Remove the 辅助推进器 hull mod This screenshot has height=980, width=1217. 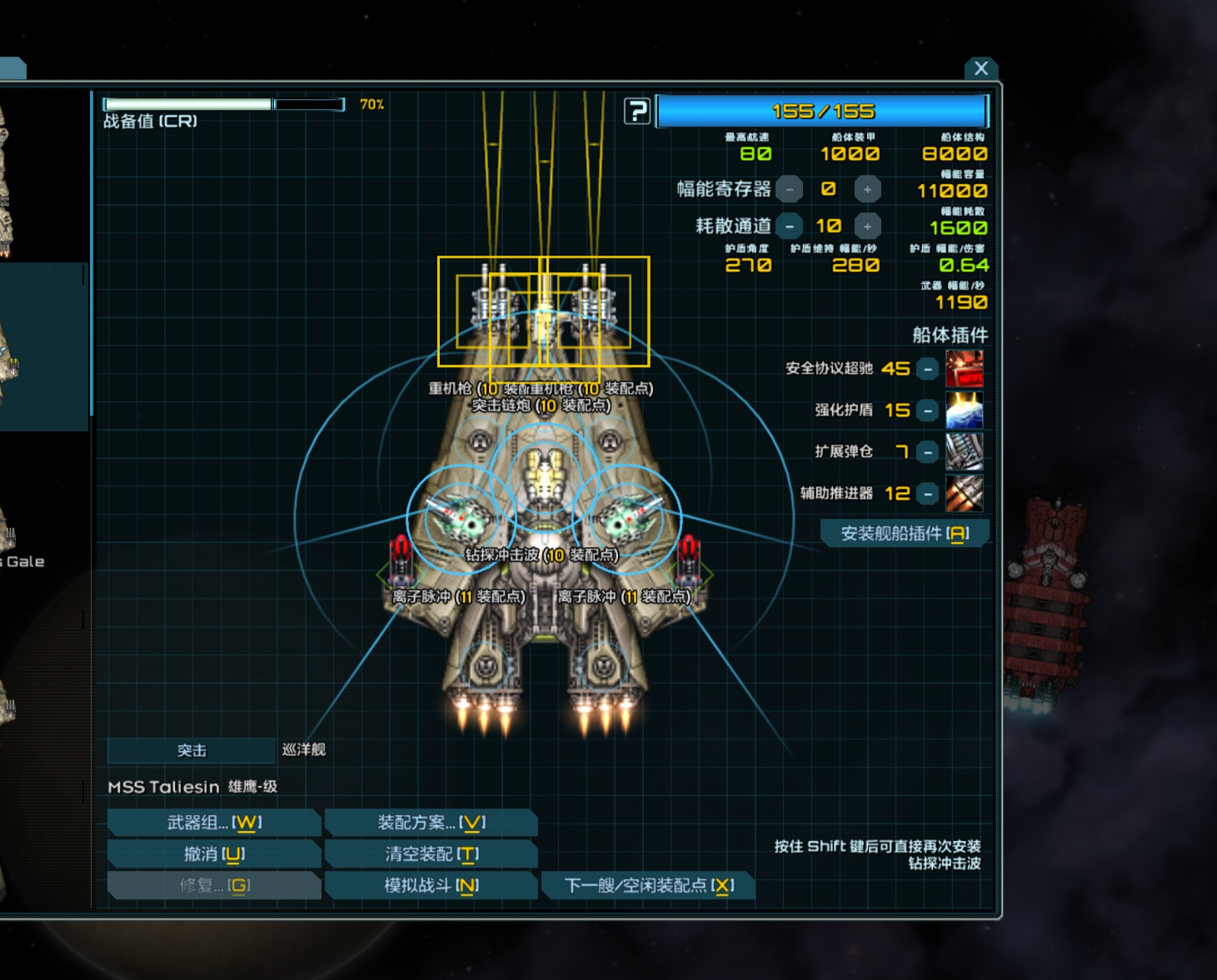click(927, 494)
